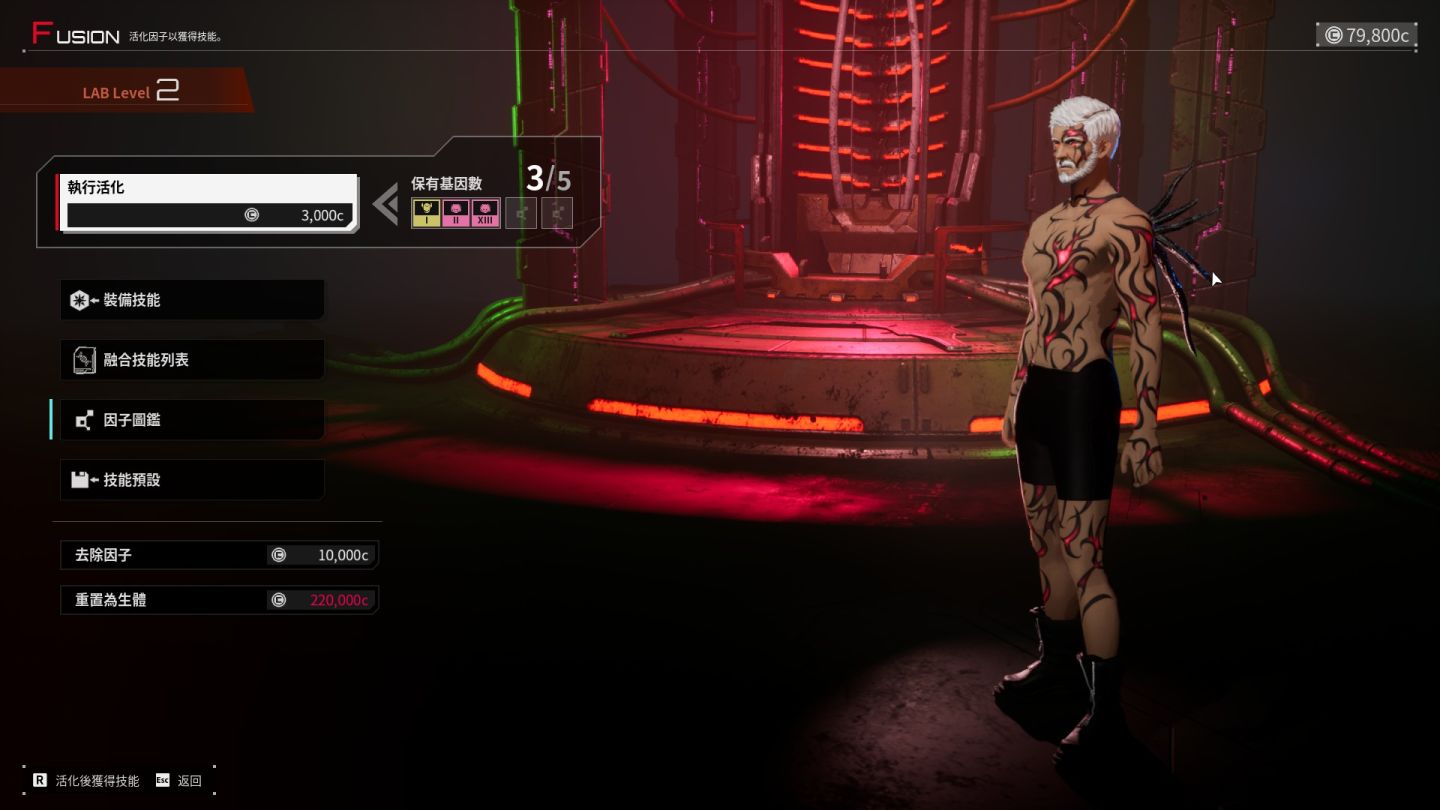Click the double left arrow beside gene slots

(385, 204)
